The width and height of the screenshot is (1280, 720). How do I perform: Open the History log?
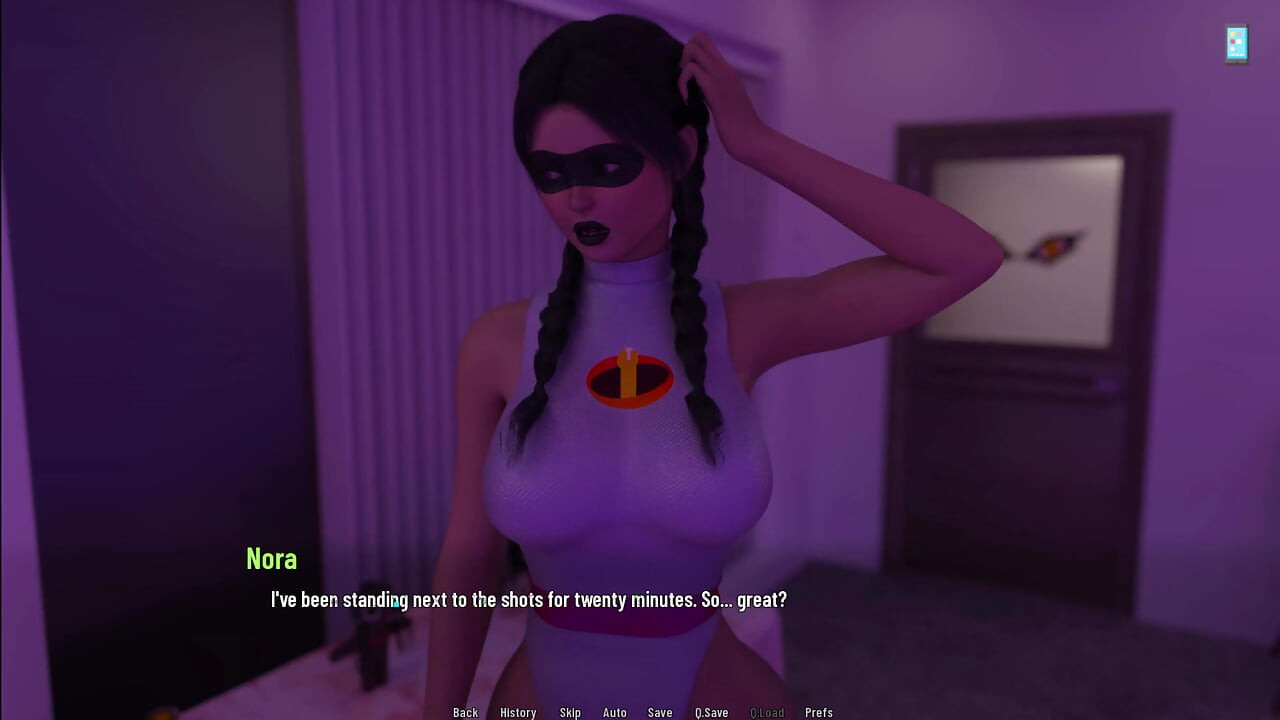[518, 712]
